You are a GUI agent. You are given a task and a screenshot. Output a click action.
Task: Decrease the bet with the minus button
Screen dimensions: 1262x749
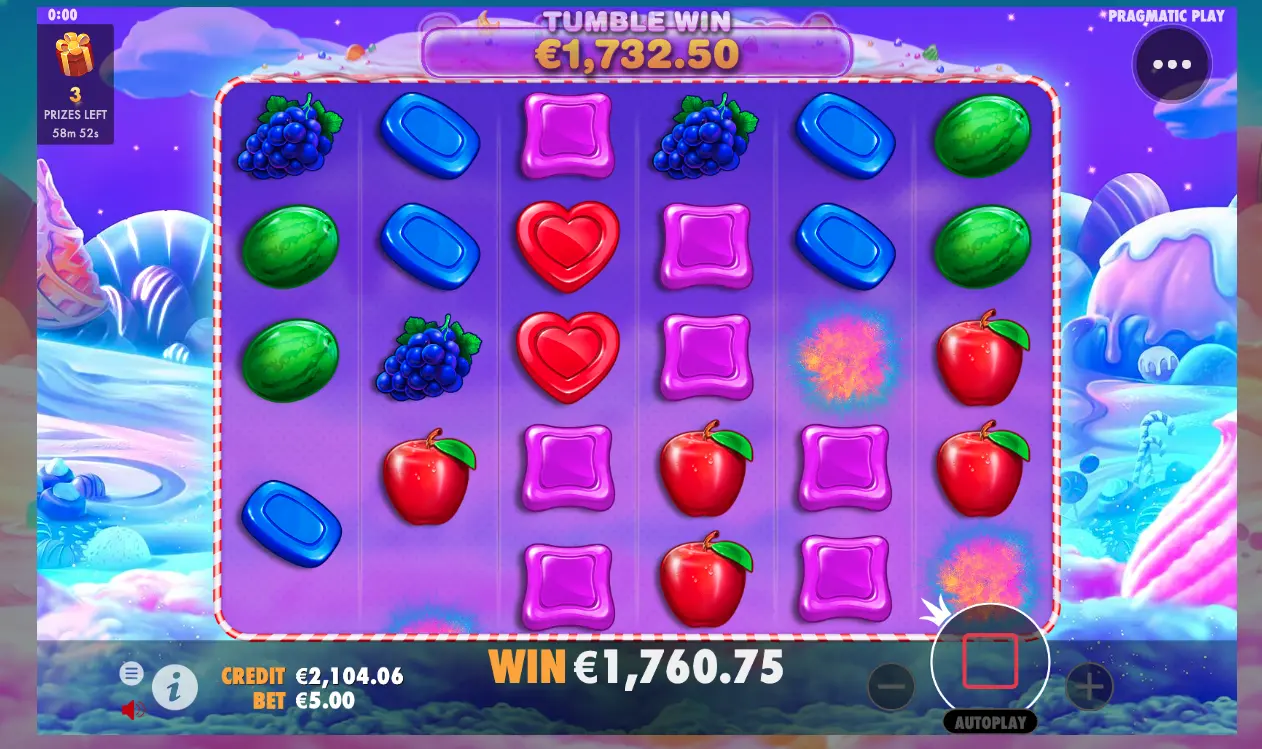click(891, 687)
